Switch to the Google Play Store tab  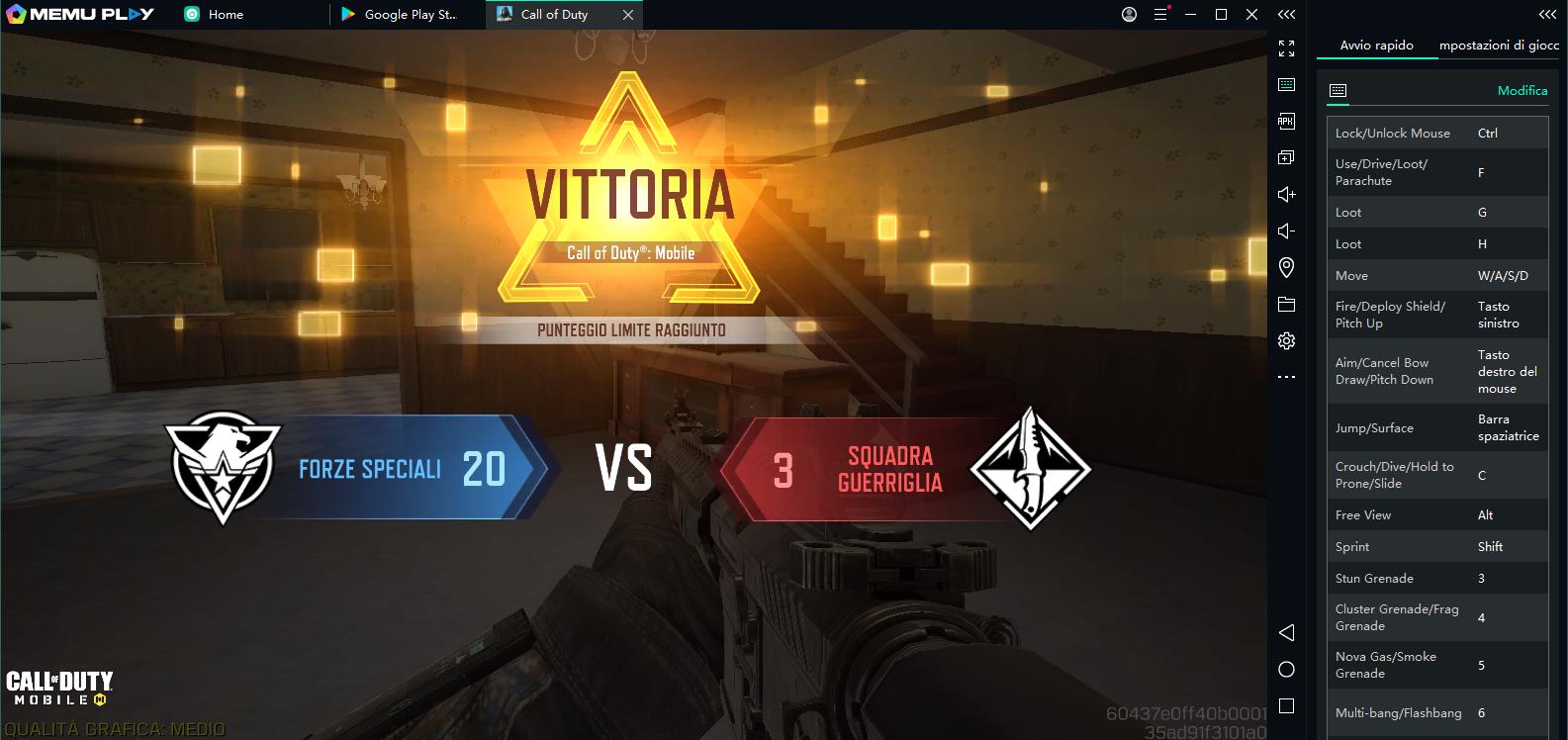tap(400, 14)
